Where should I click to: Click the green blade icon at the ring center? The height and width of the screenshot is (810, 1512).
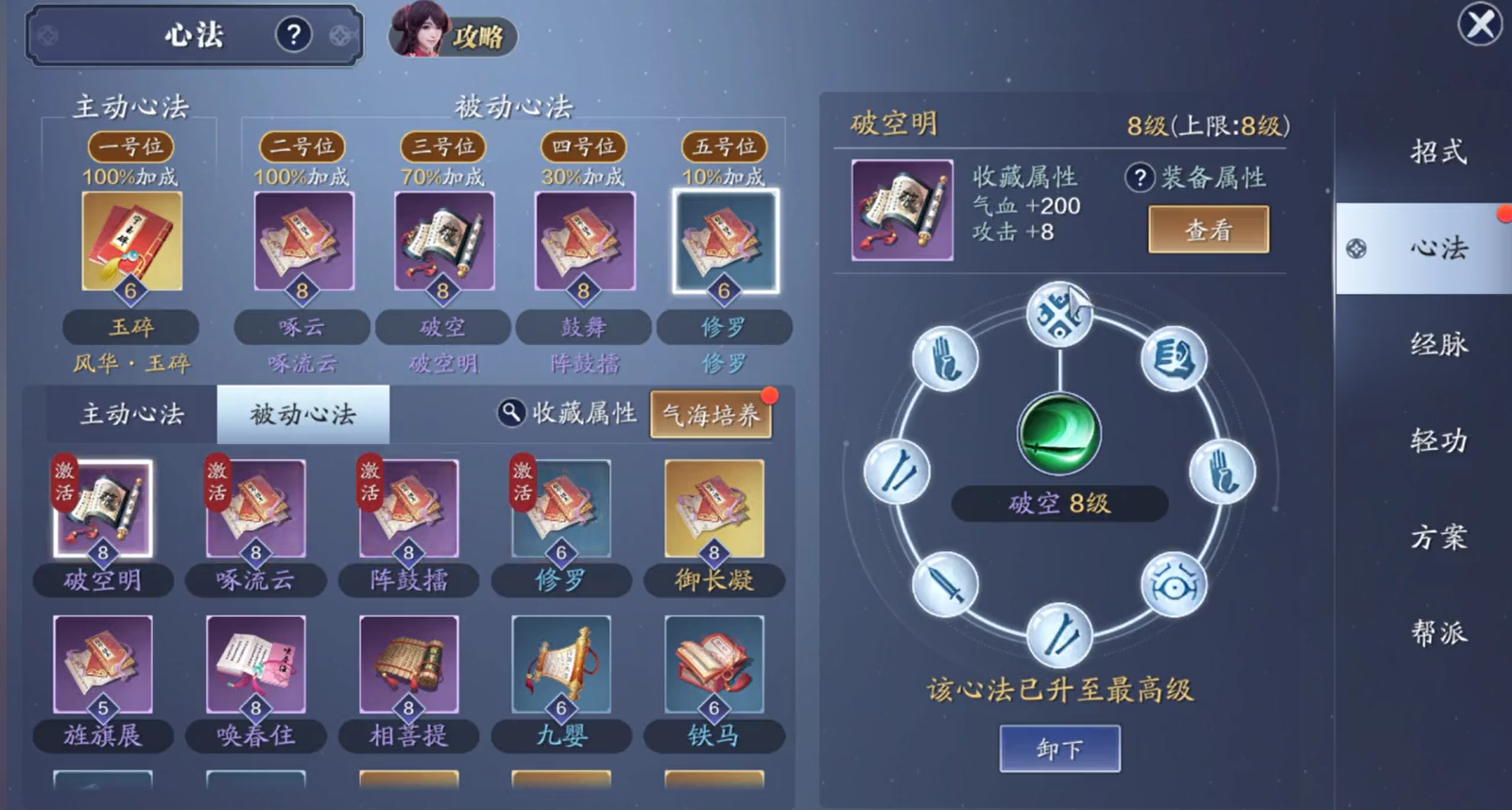[1060, 433]
